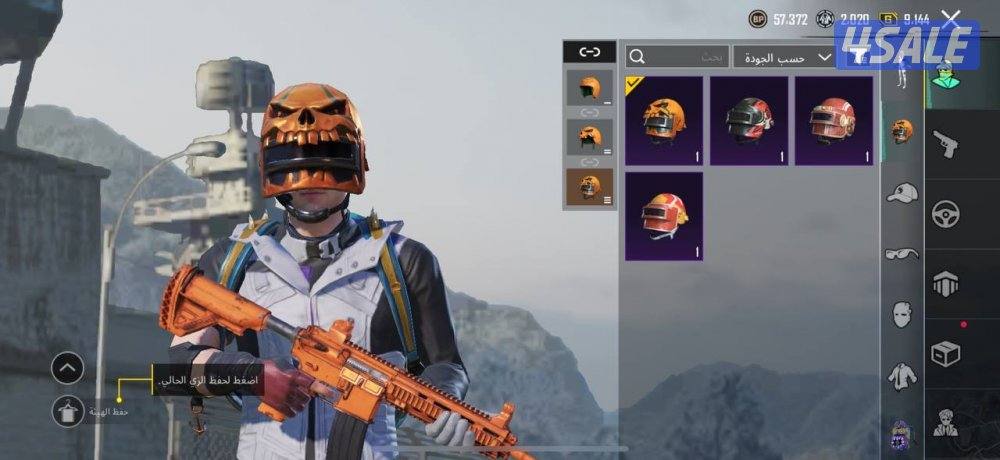Open the steering wheel vehicle skins section
The image size is (1000, 460).
point(945,214)
